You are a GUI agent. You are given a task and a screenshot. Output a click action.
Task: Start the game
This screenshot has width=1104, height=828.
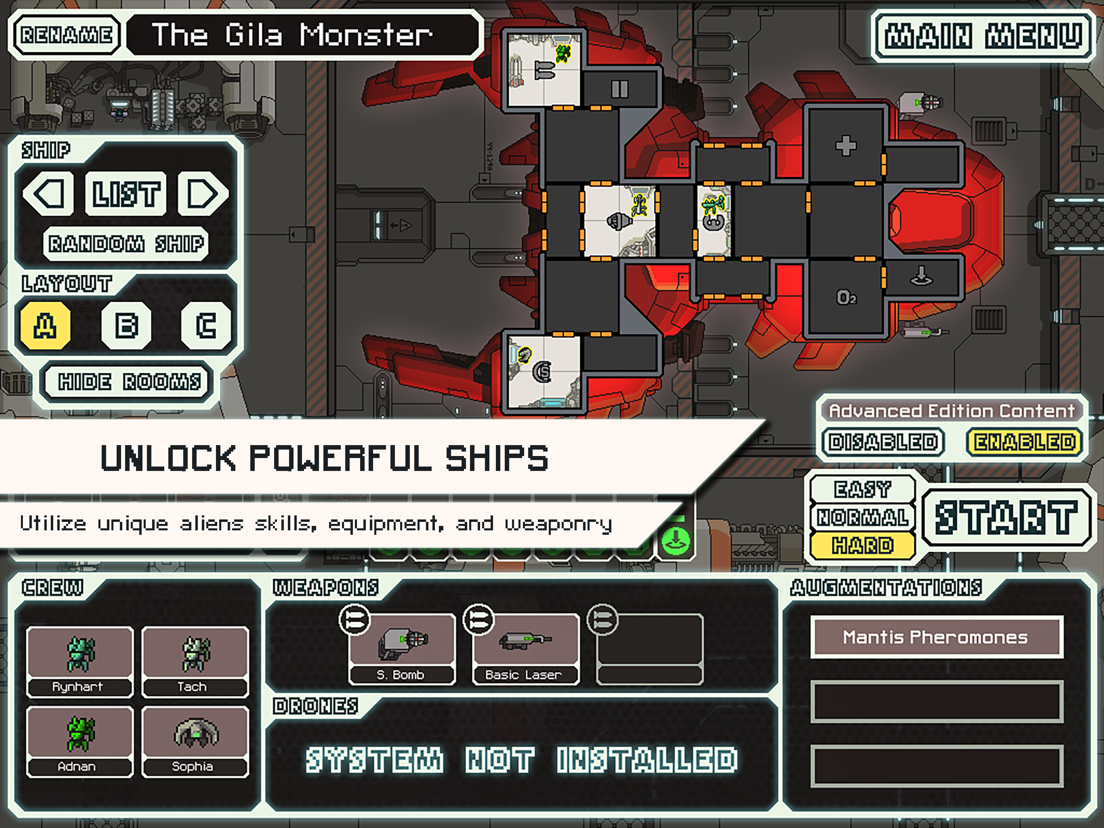click(1006, 518)
